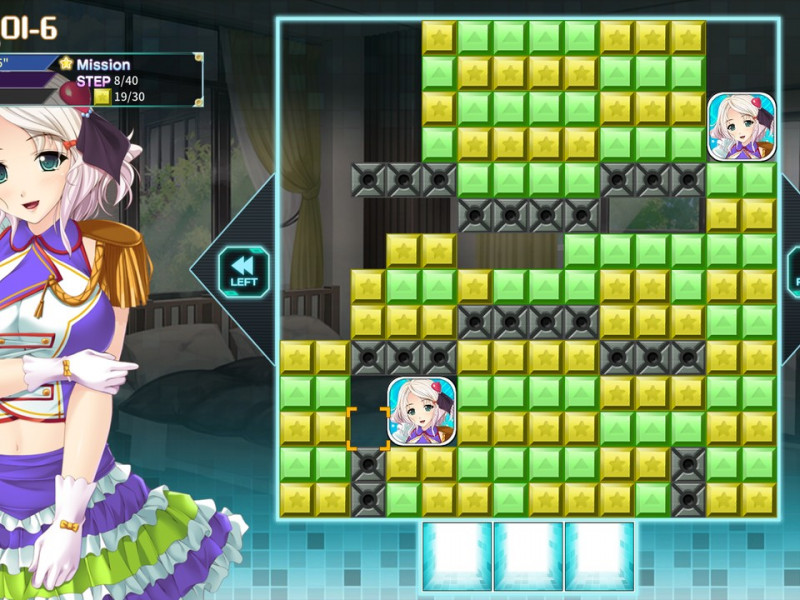Image resolution: width=800 pixels, height=600 pixels.
Task: Select the character portrait tile beside the orange cursor
Action: 422,411
